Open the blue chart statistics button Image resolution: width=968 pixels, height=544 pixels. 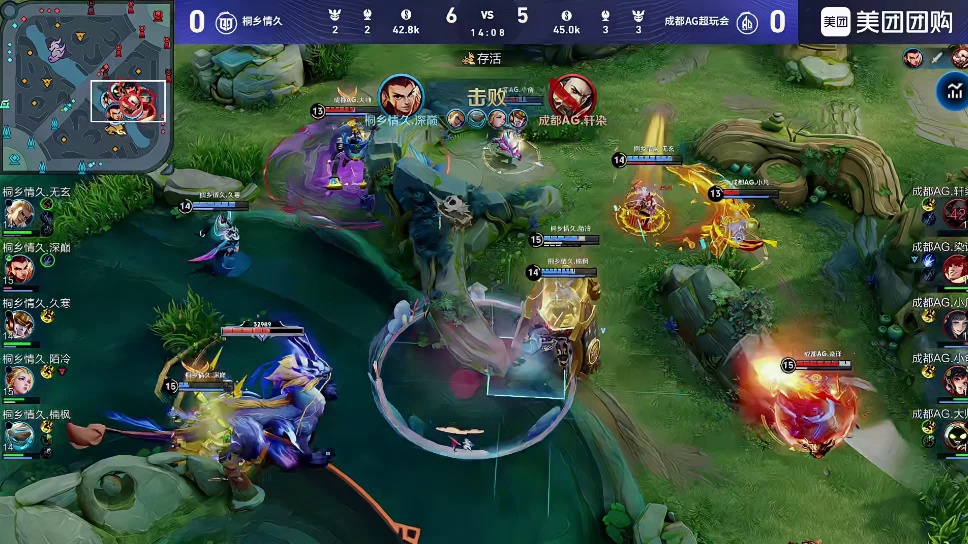[951, 91]
